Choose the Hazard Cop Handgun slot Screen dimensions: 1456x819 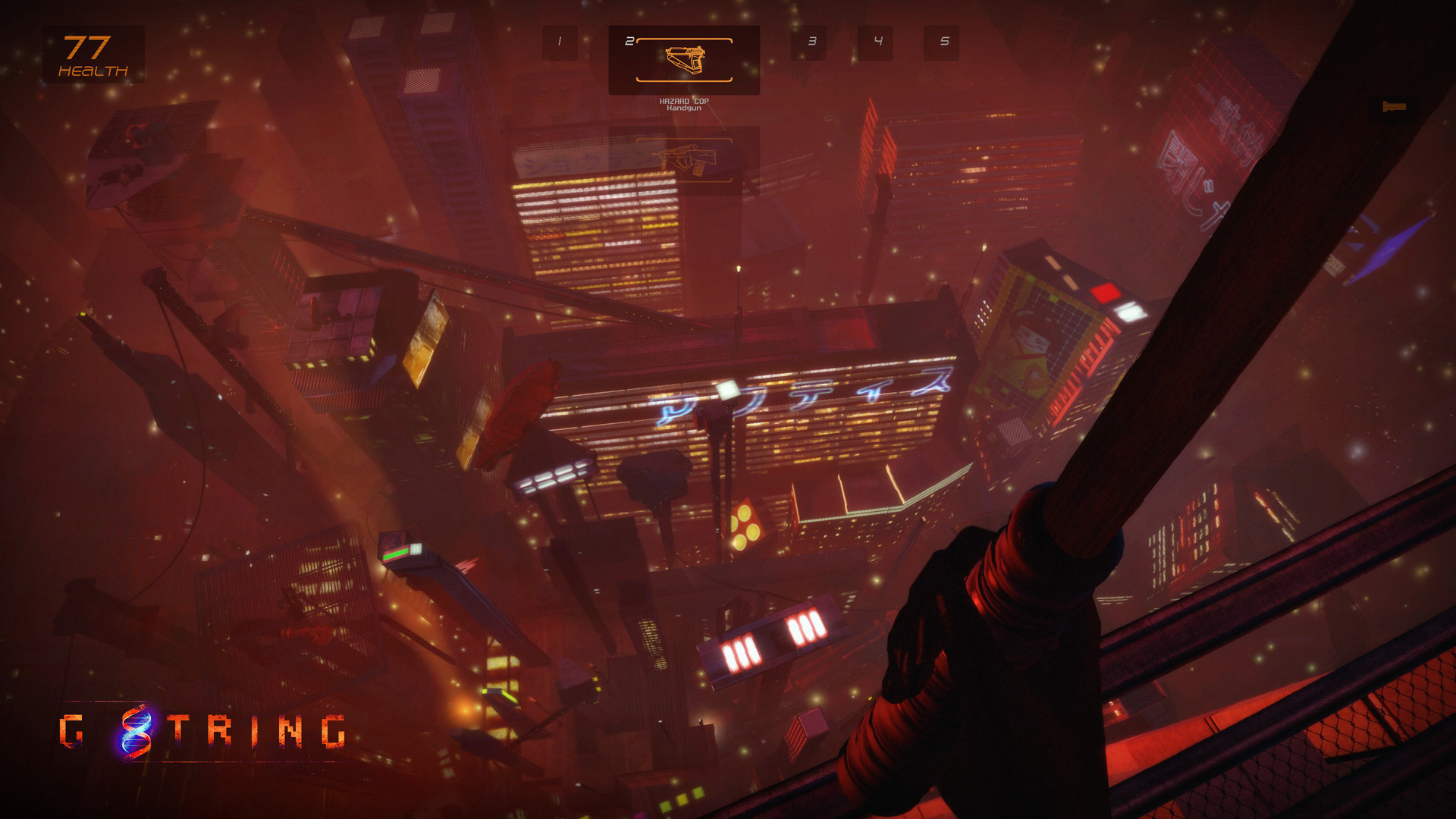684,60
